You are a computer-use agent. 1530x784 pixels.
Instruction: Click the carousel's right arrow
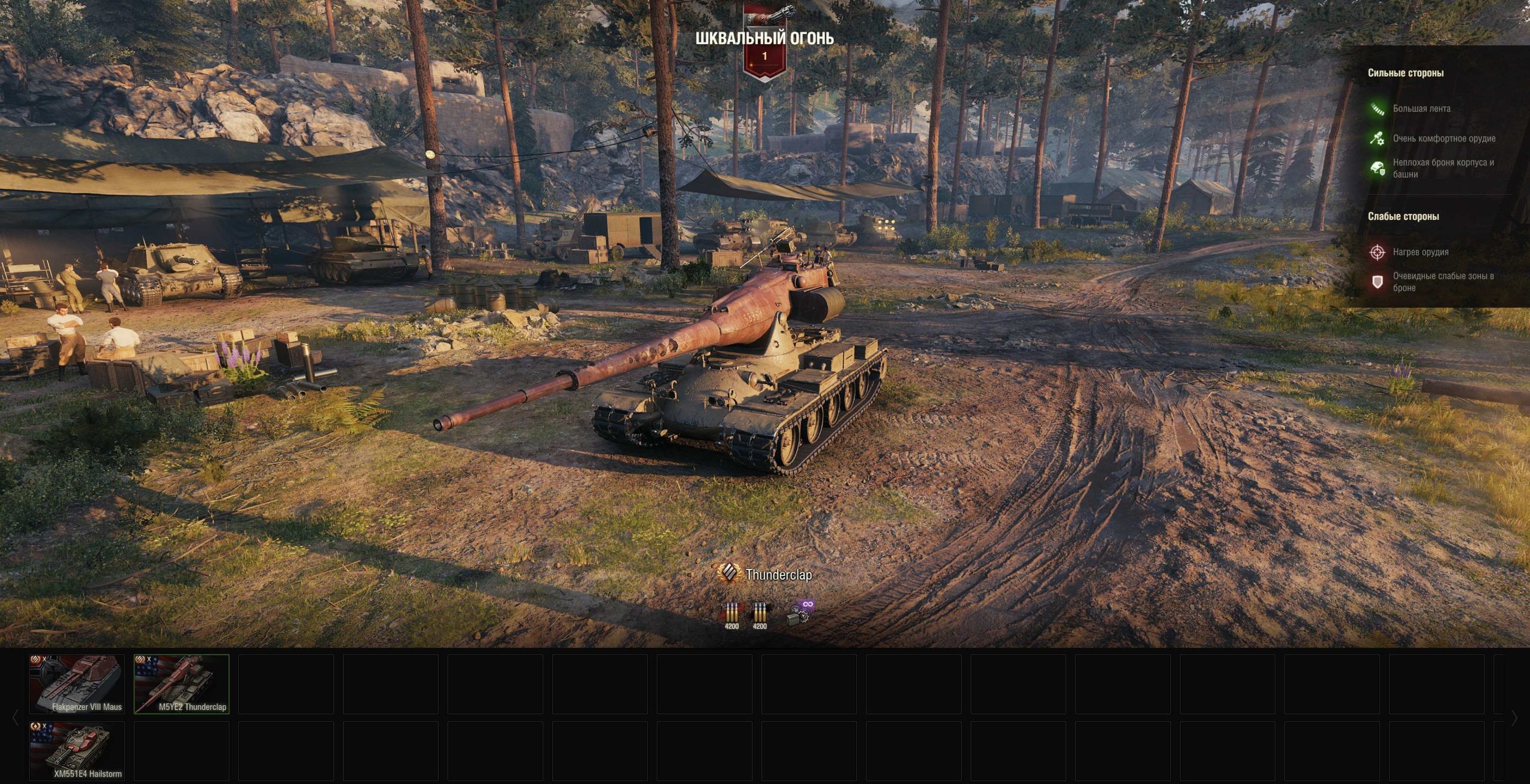click(x=1514, y=718)
